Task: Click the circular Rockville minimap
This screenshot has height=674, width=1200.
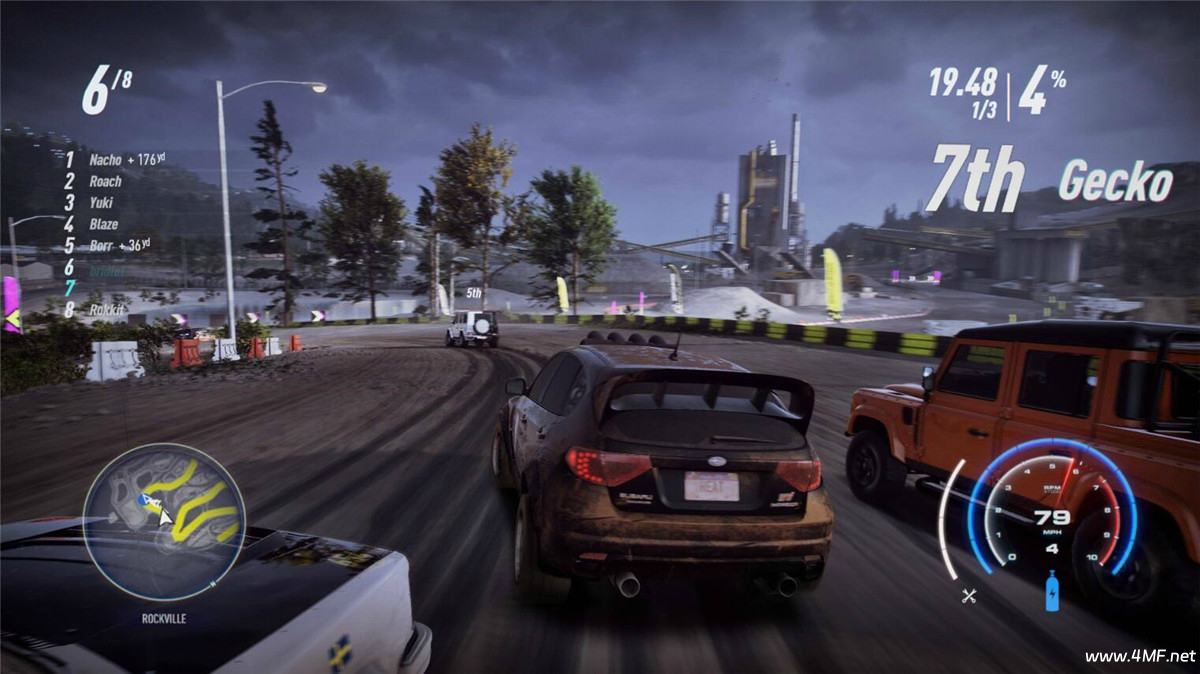Action: (164, 521)
